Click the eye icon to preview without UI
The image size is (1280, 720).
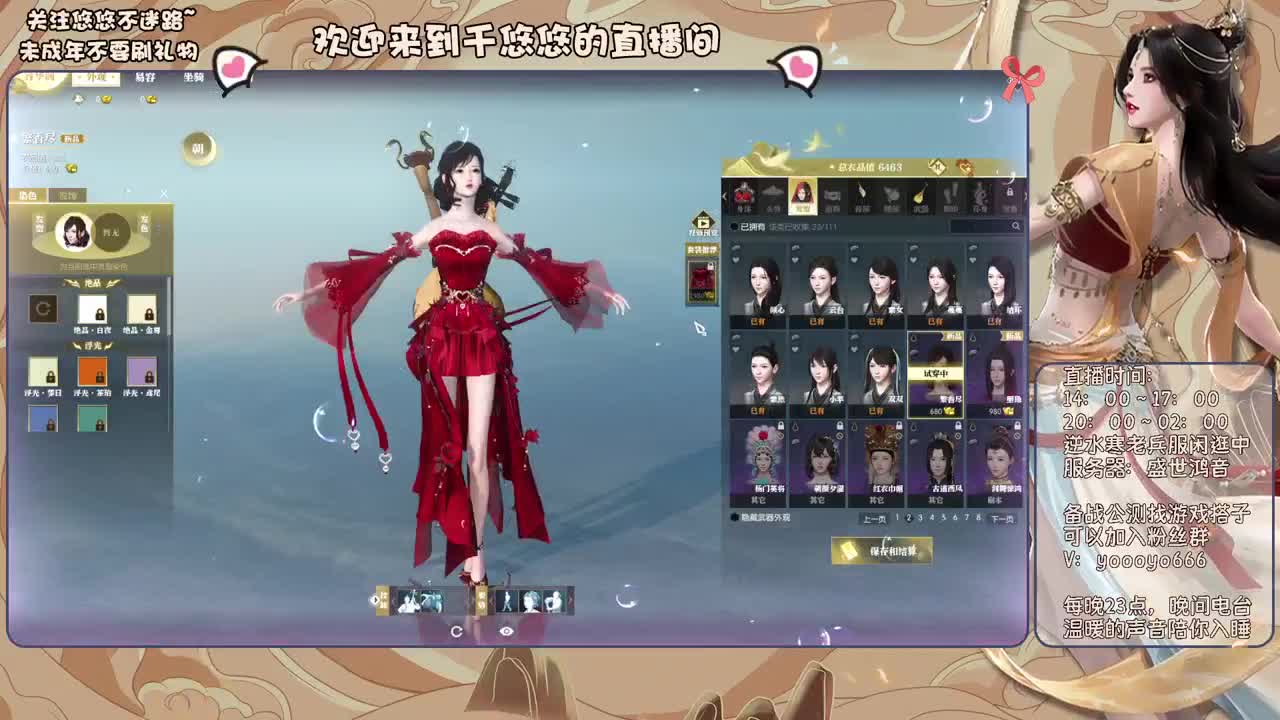click(x=507, y=631)
